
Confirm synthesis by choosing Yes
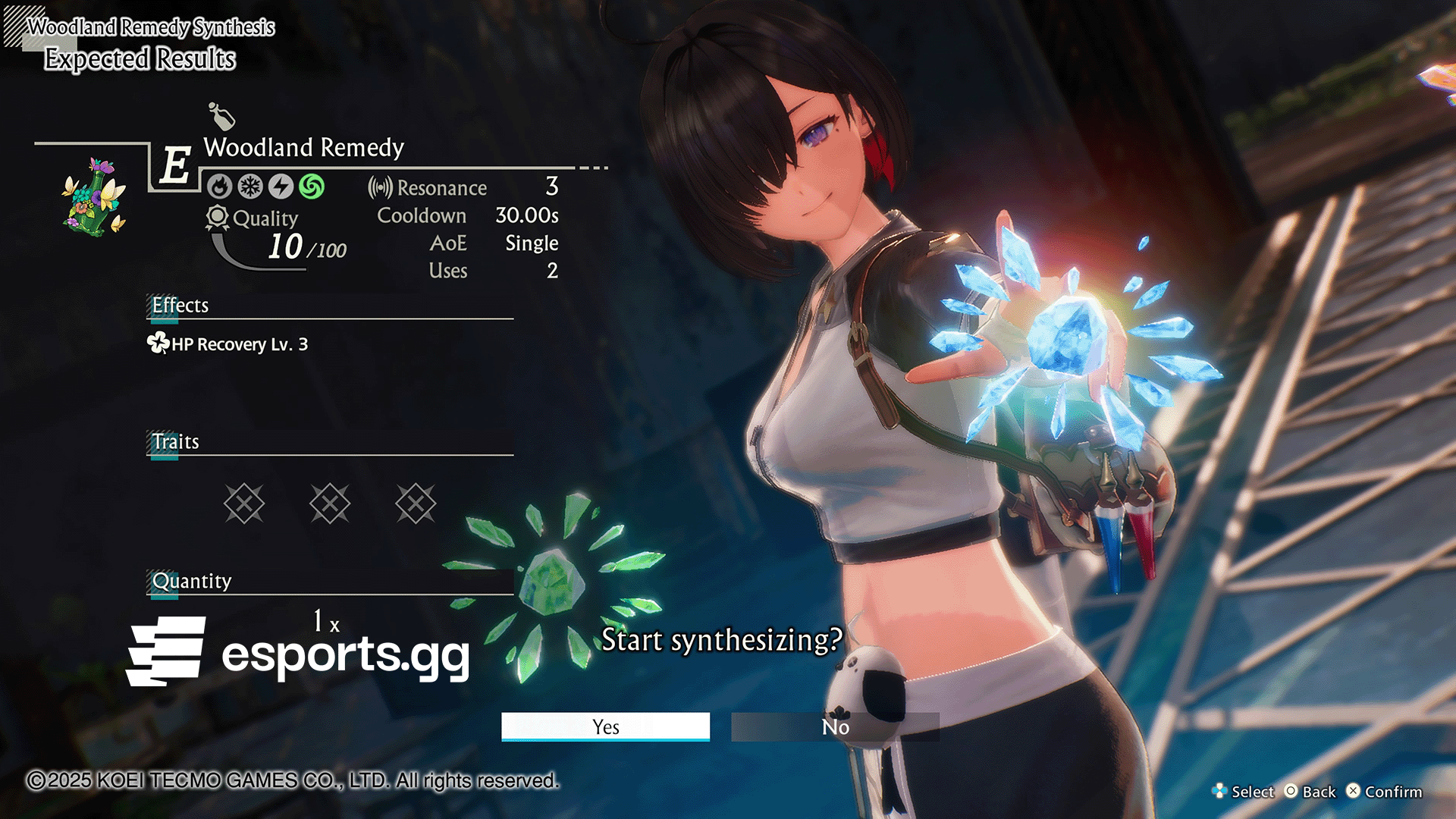pyautogui.click(x=605, y=726)
